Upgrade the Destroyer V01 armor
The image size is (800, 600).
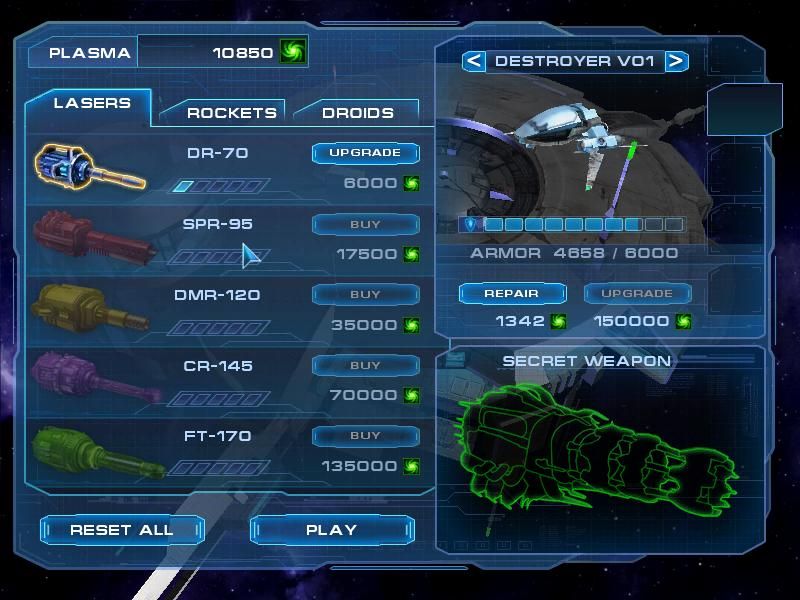pos(636,294)
